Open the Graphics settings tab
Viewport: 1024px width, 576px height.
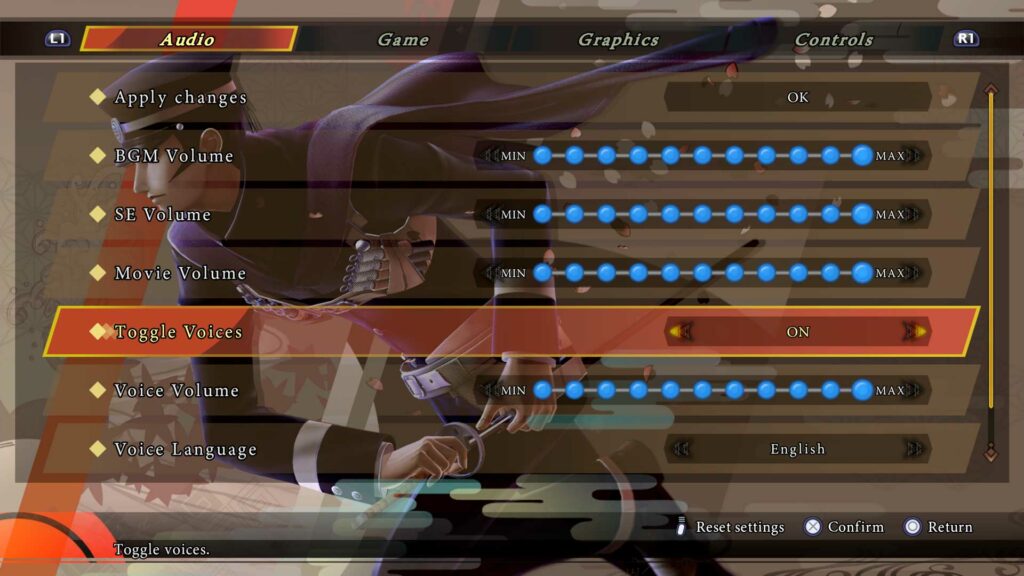(x=618, y=40)
